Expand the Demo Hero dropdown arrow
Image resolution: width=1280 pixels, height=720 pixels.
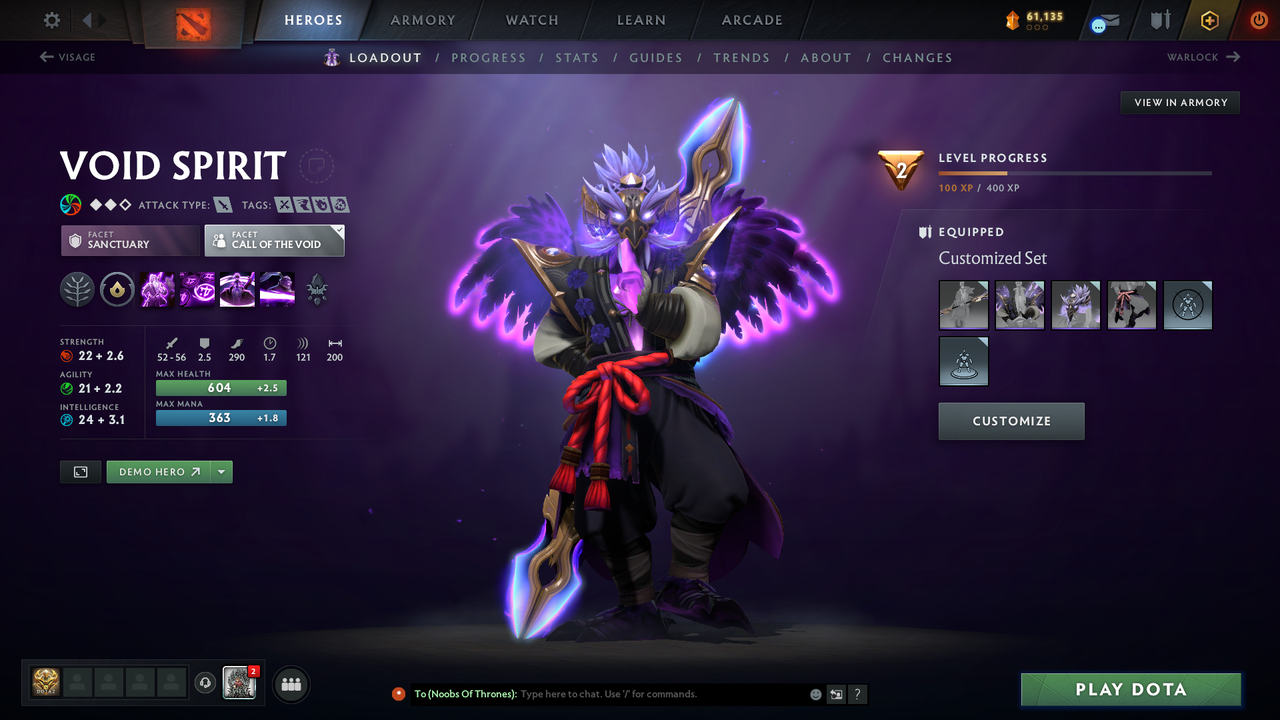click(x=222, y=471)
